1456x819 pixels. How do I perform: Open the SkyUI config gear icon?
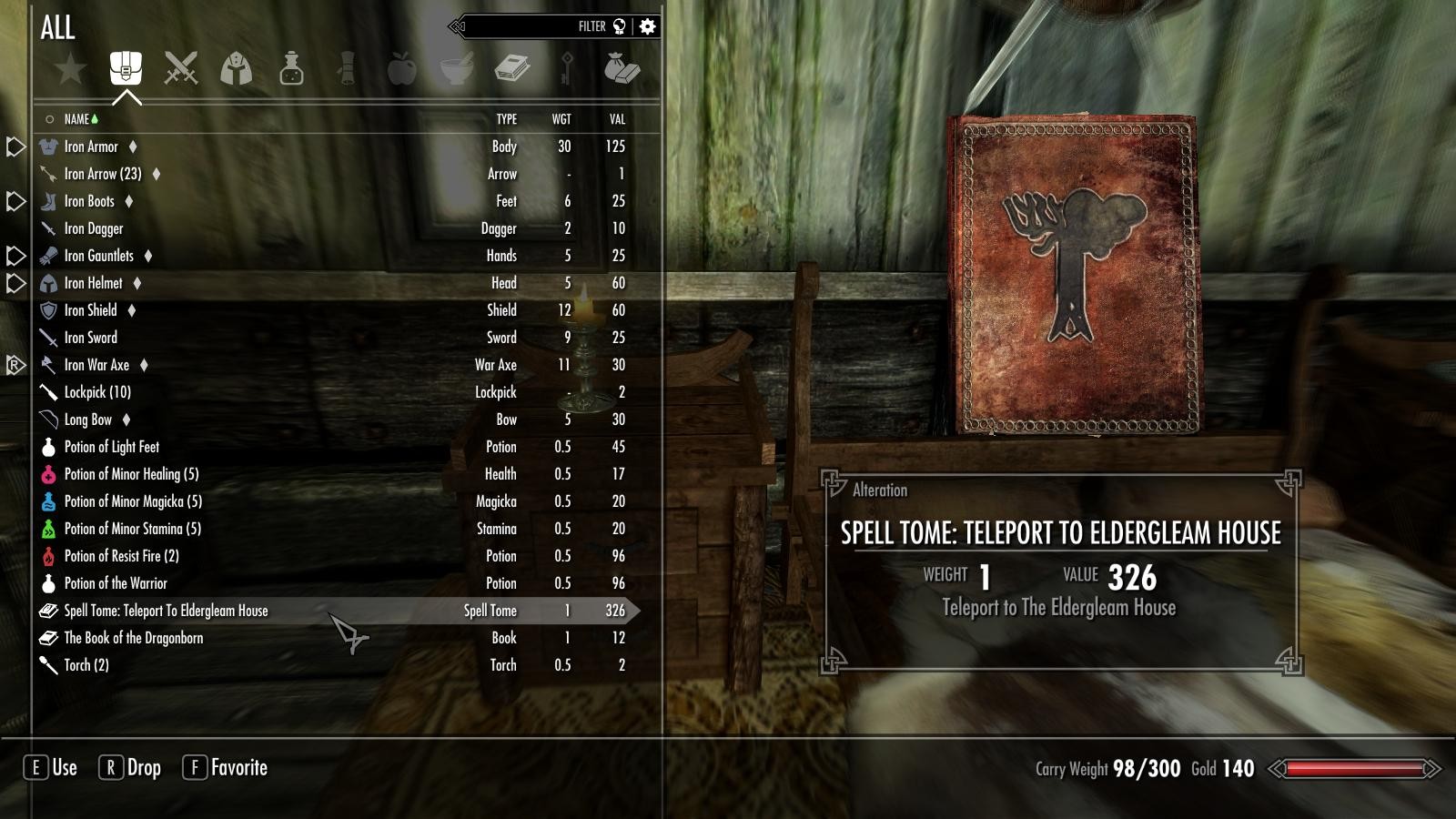(x=648, y=26)
